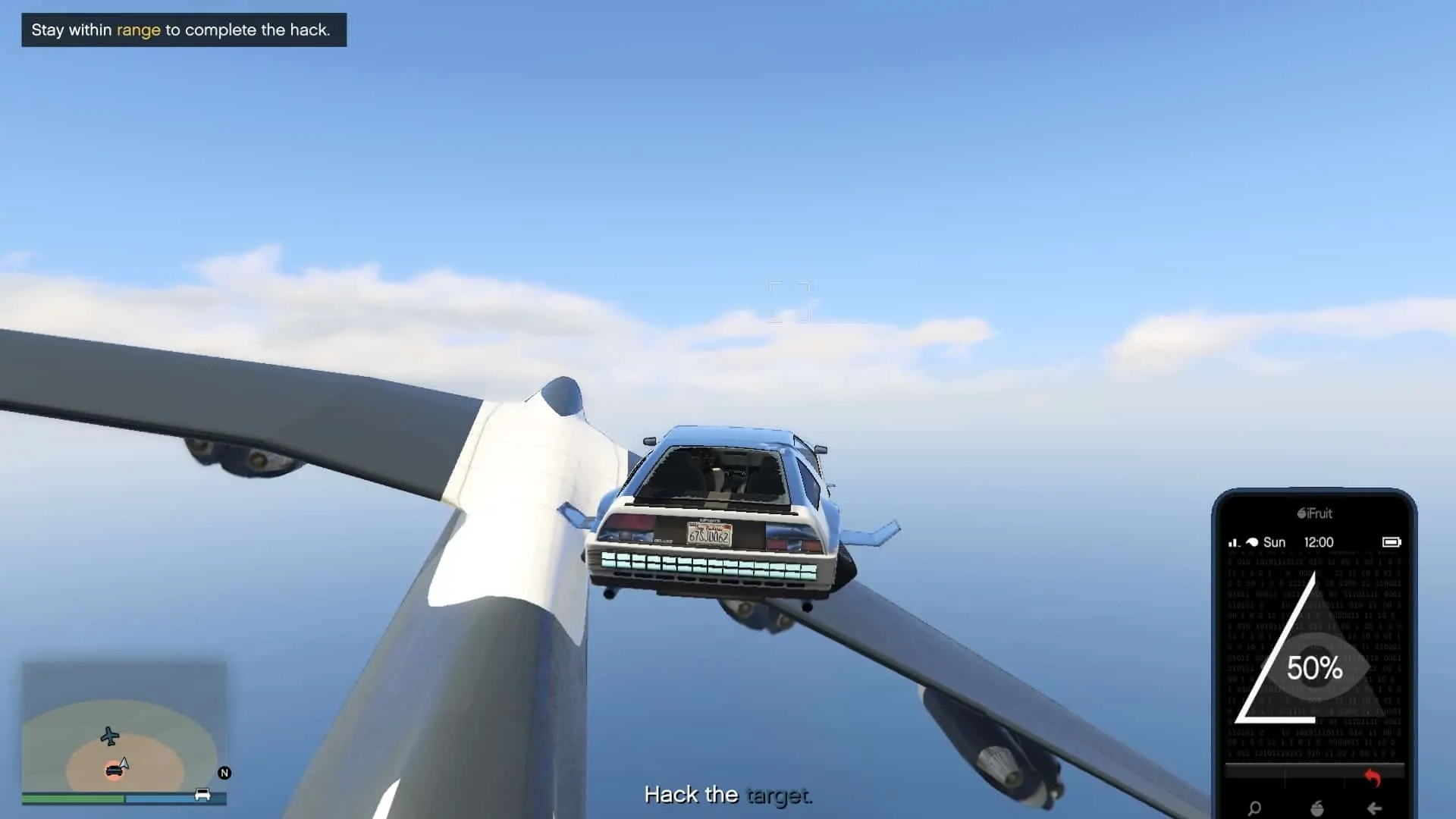Click the white vehicle icon above the health bar
Image resolution: width=1456 pixels, height=819 pixels.
[x=202, y=795]
